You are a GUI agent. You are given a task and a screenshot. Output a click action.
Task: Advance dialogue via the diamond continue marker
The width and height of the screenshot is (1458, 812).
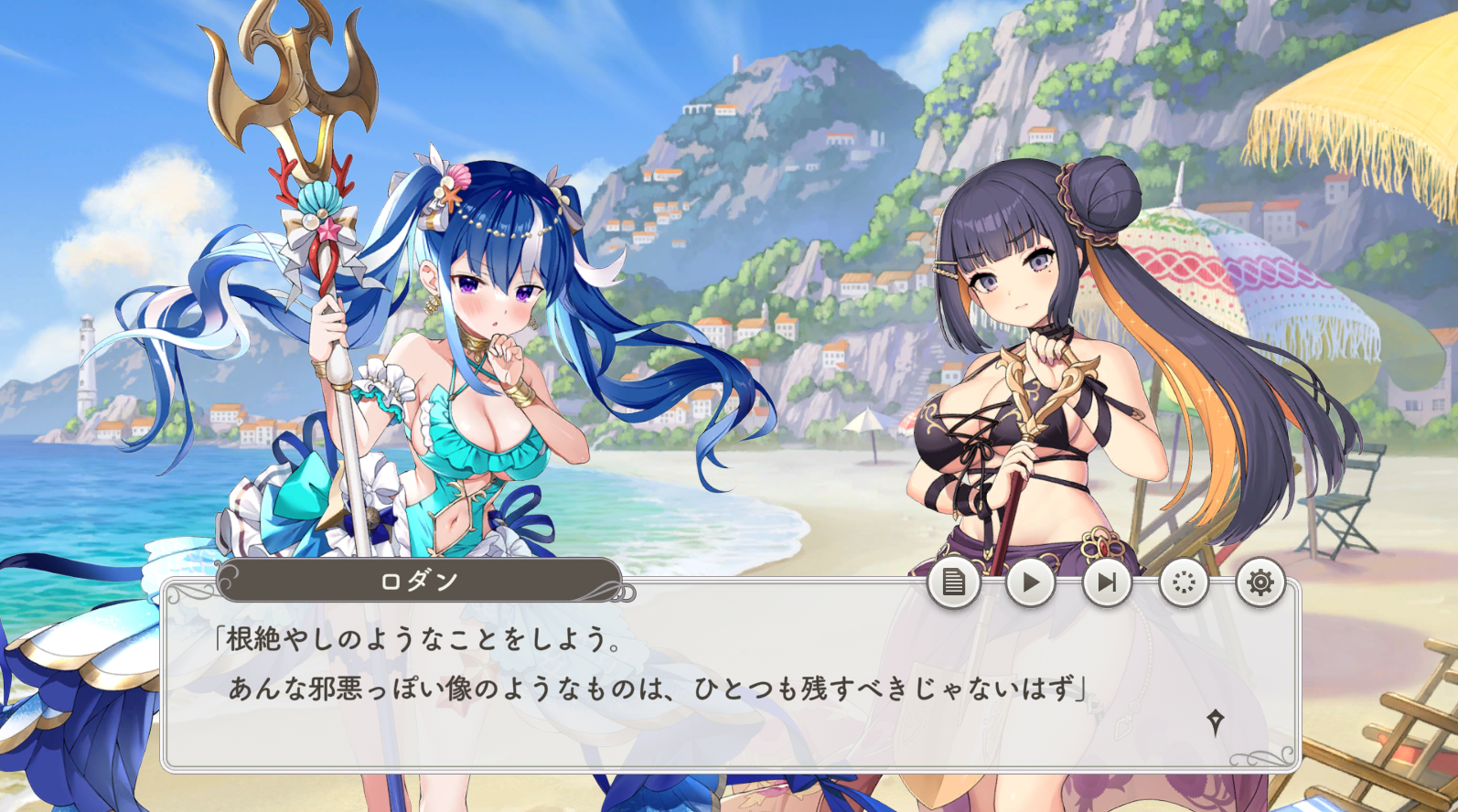[x=1216, y=722]
